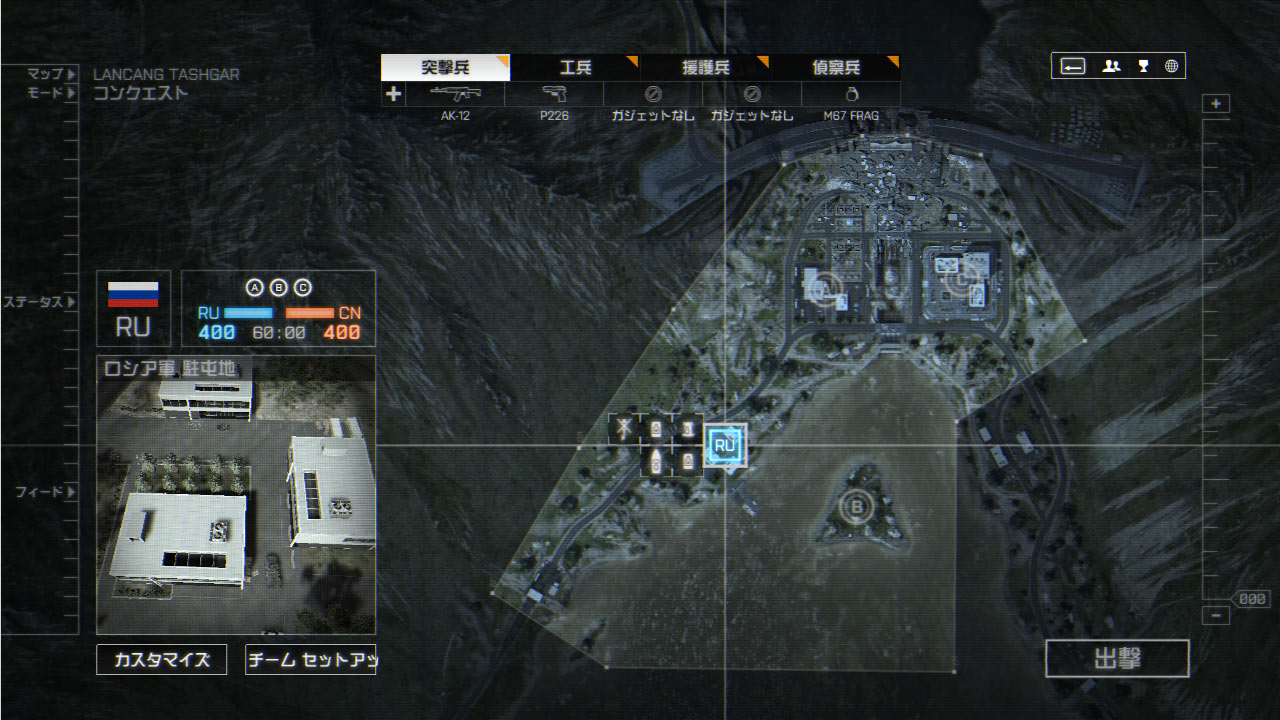Screen dimensions: 1280x720
Task: Pick the helicopter vehicle spawn icon
Action: tap(624, 429)
